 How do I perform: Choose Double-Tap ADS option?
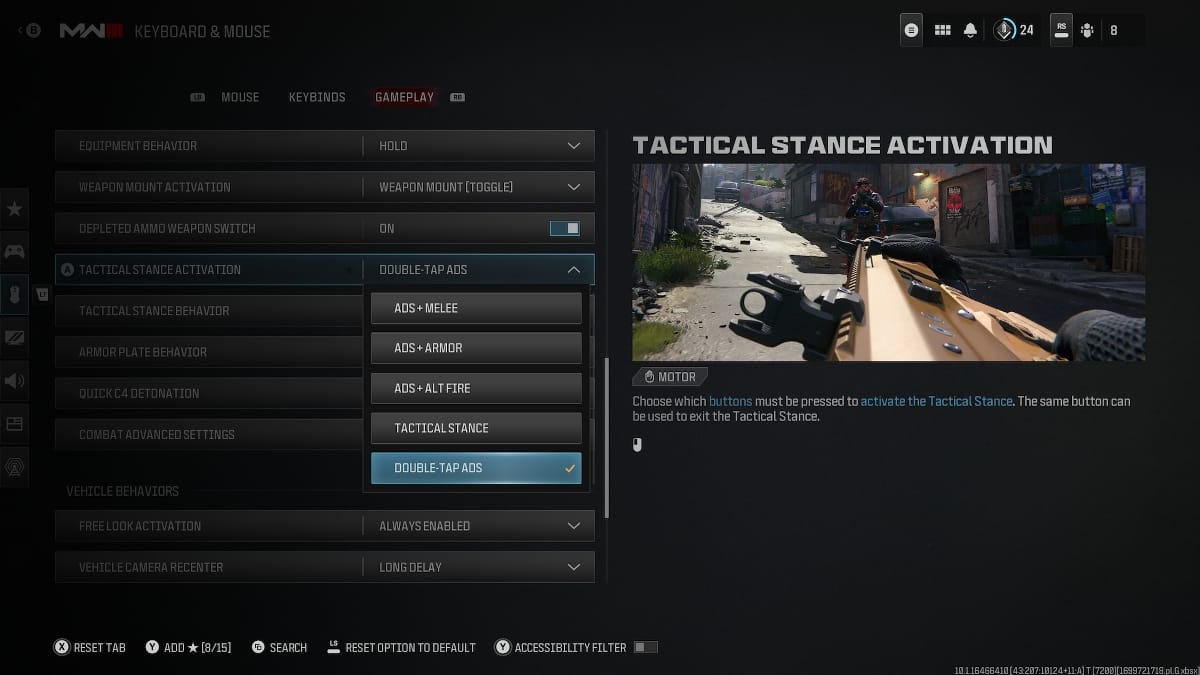click(x=476, y=468)
